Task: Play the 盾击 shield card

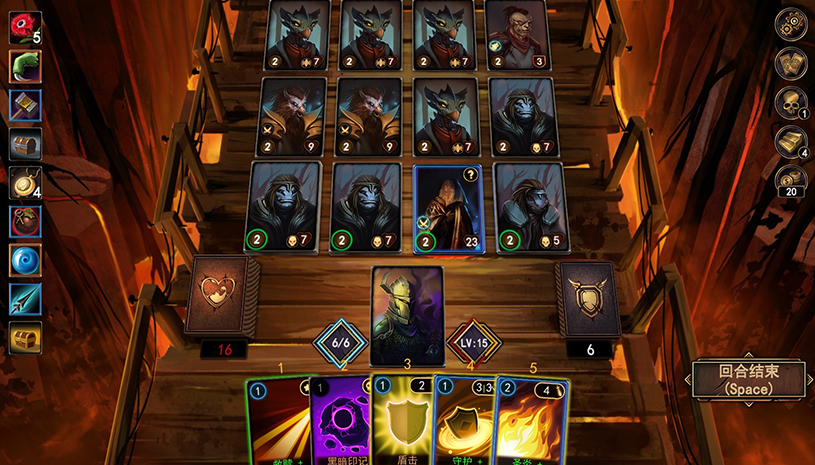Action: [402, 420]
